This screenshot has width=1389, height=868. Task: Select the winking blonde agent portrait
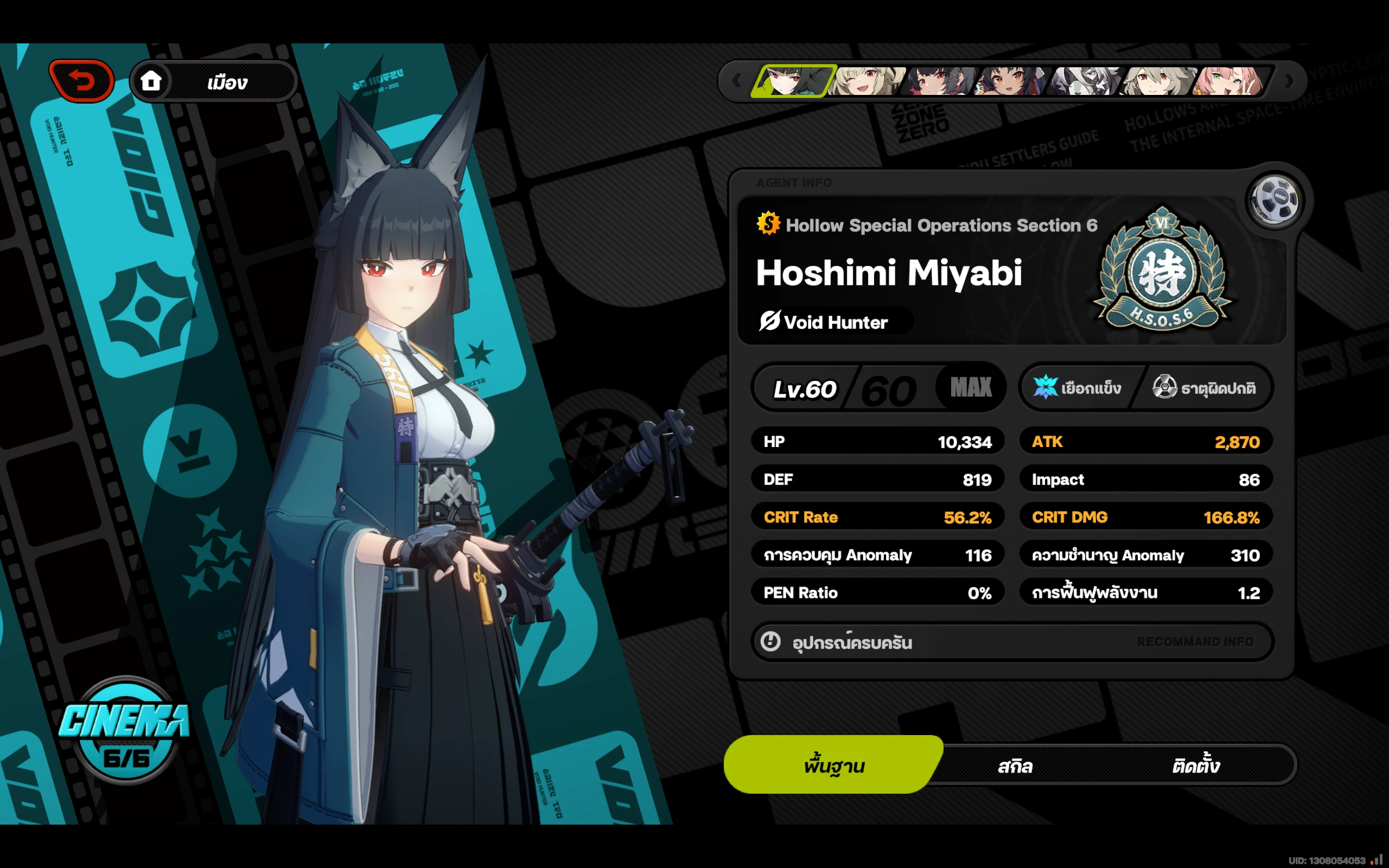click(x=866, y=81)
